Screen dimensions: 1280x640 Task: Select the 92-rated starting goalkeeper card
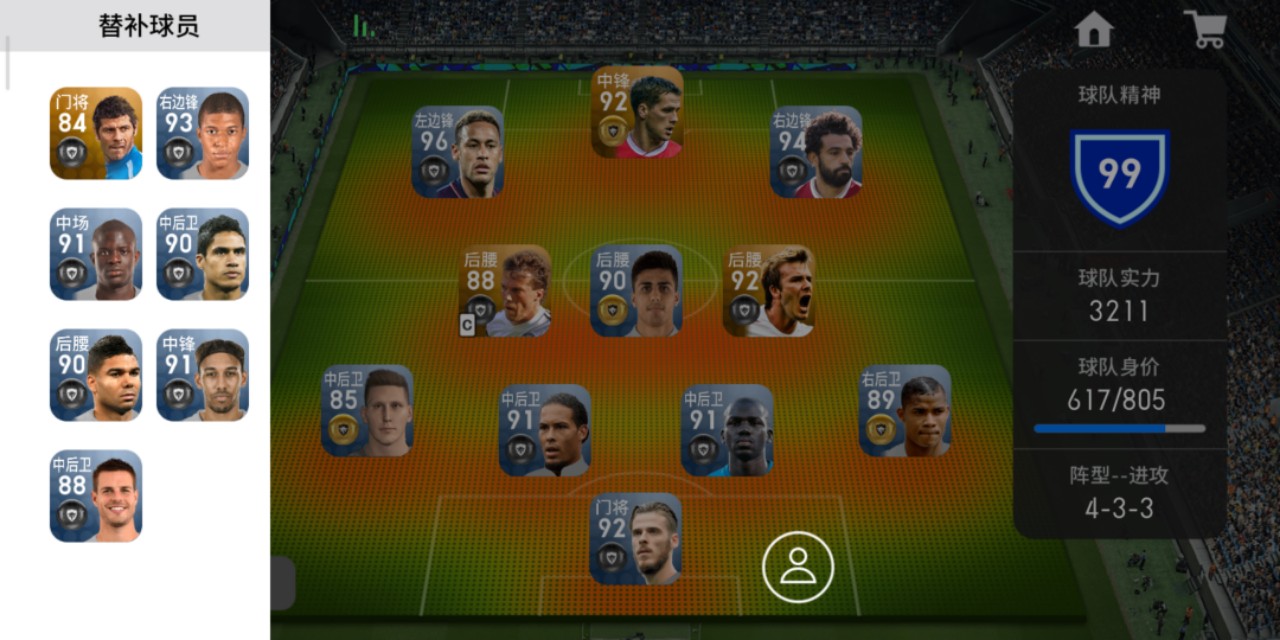coord(636,539)
